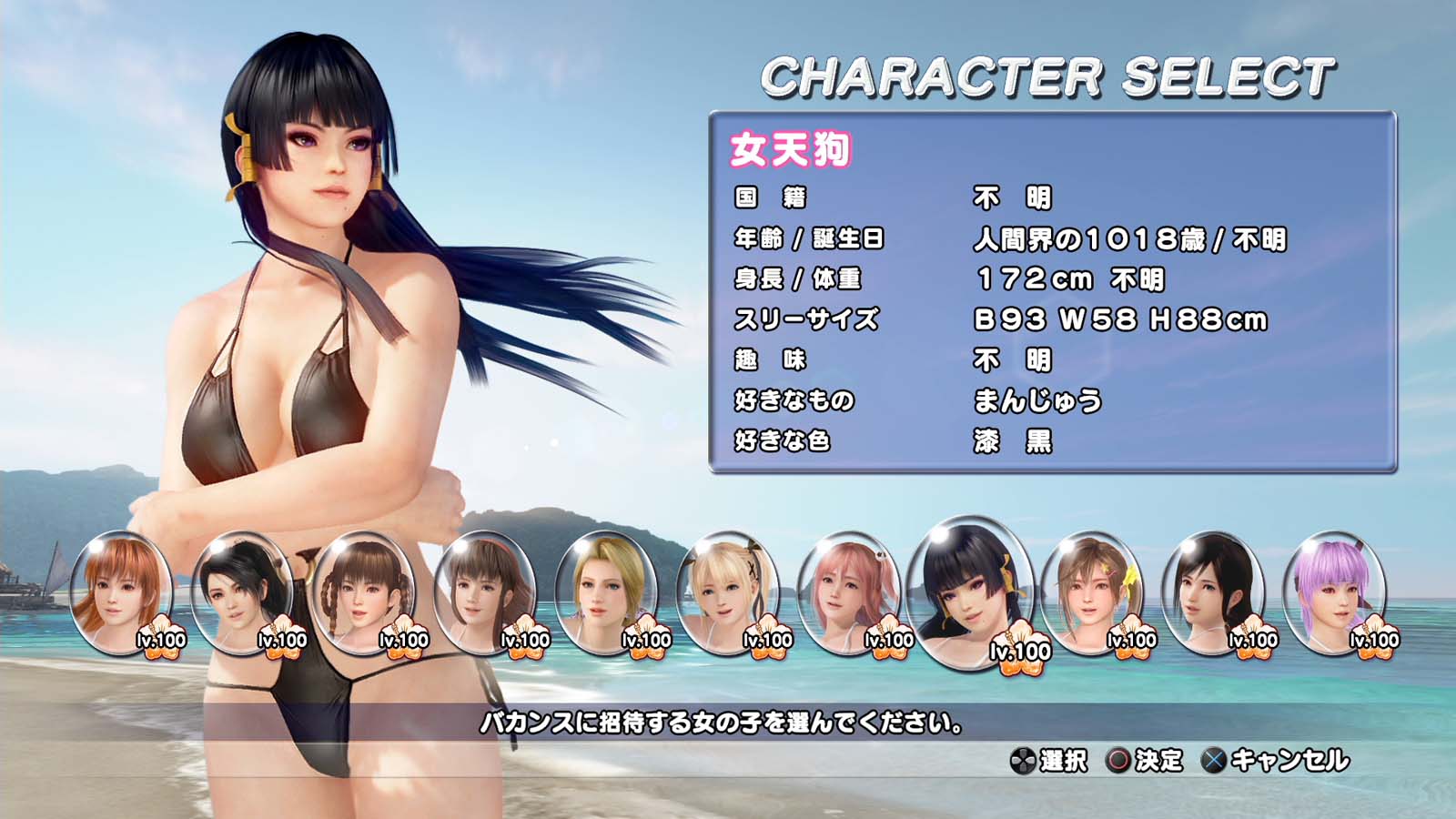Select Kasumi's orange-haired portrait

[121, 591]
